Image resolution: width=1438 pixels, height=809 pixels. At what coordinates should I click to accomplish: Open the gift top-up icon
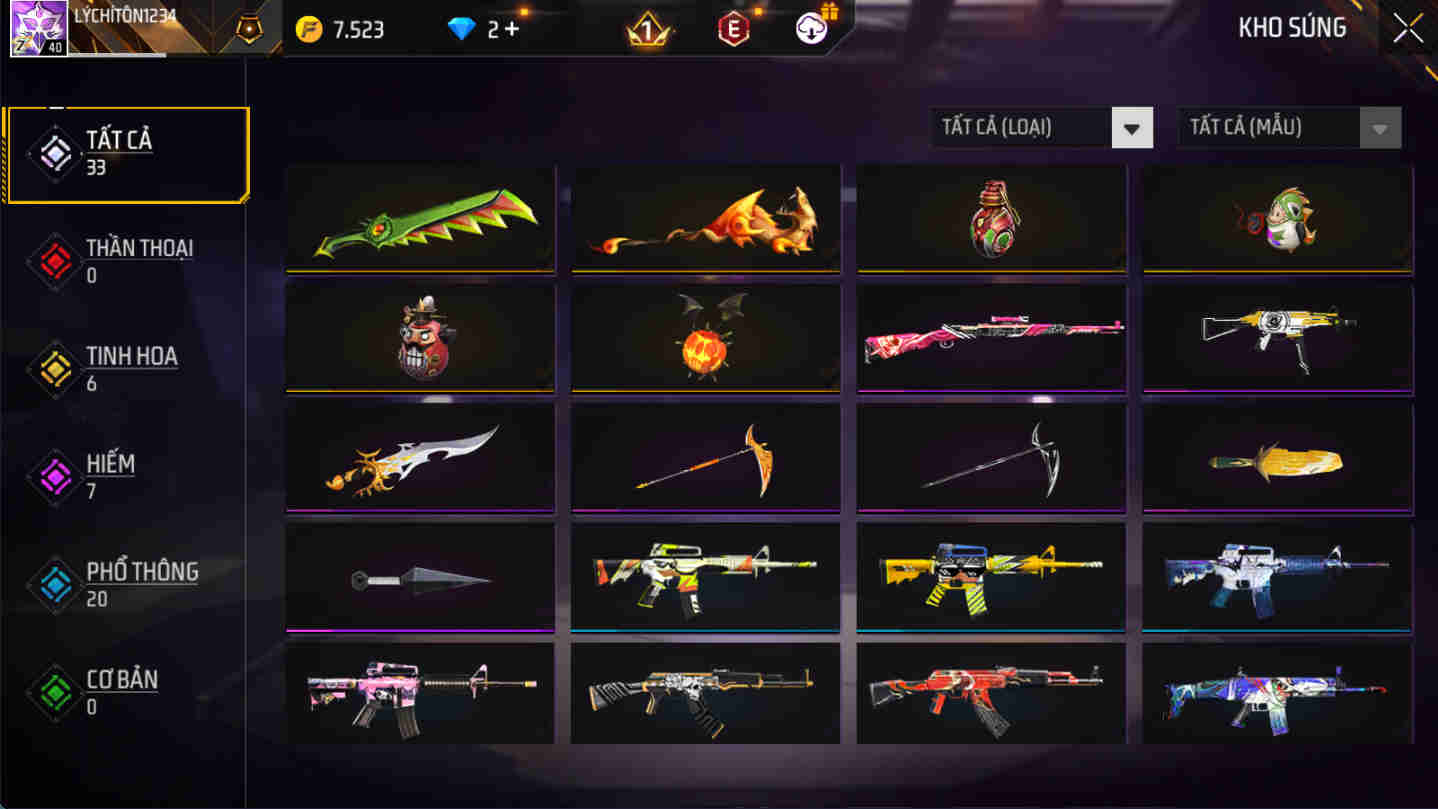click(810, 27)
